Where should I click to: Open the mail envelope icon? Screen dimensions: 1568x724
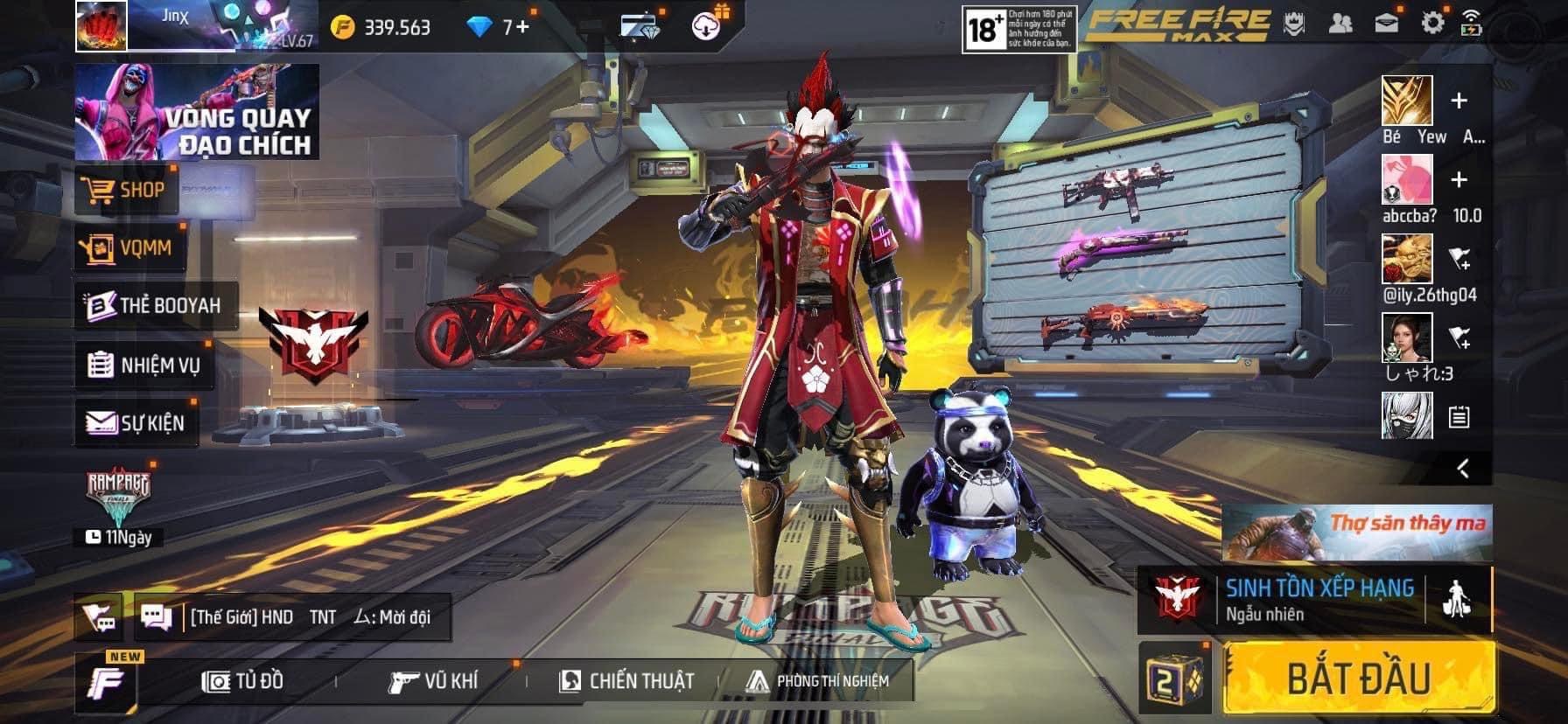click(x=1387, y=24)
